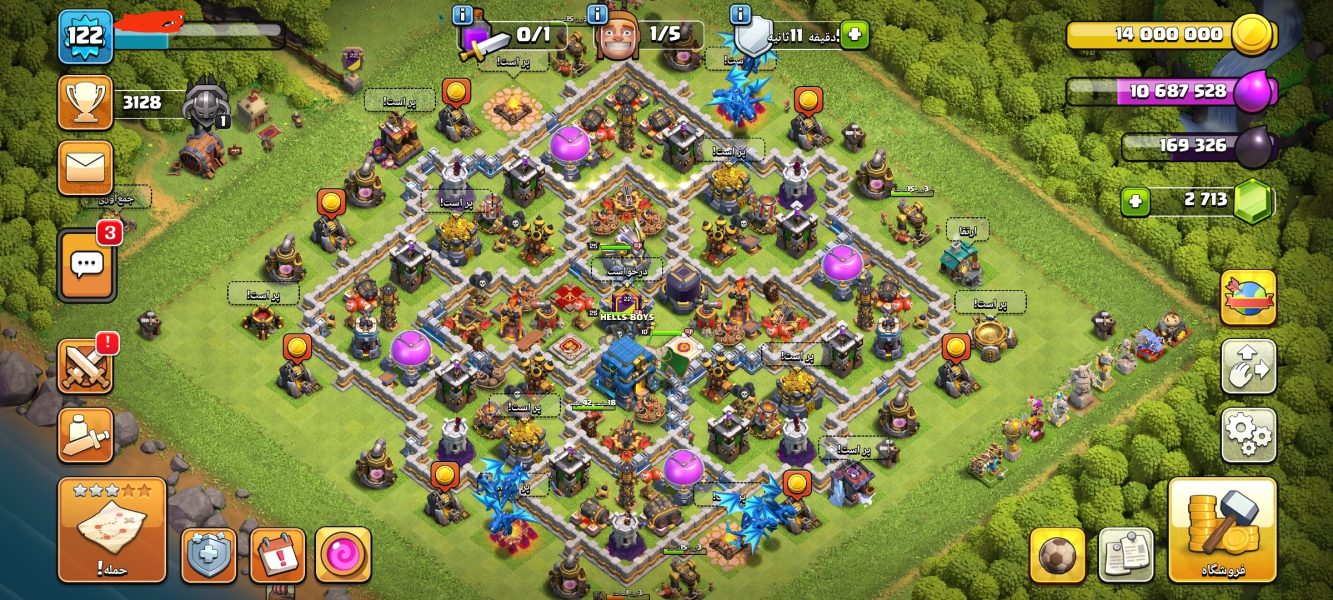Open the pink swirl button
This screenshot has height=600, width=1333.
(343, 555)
